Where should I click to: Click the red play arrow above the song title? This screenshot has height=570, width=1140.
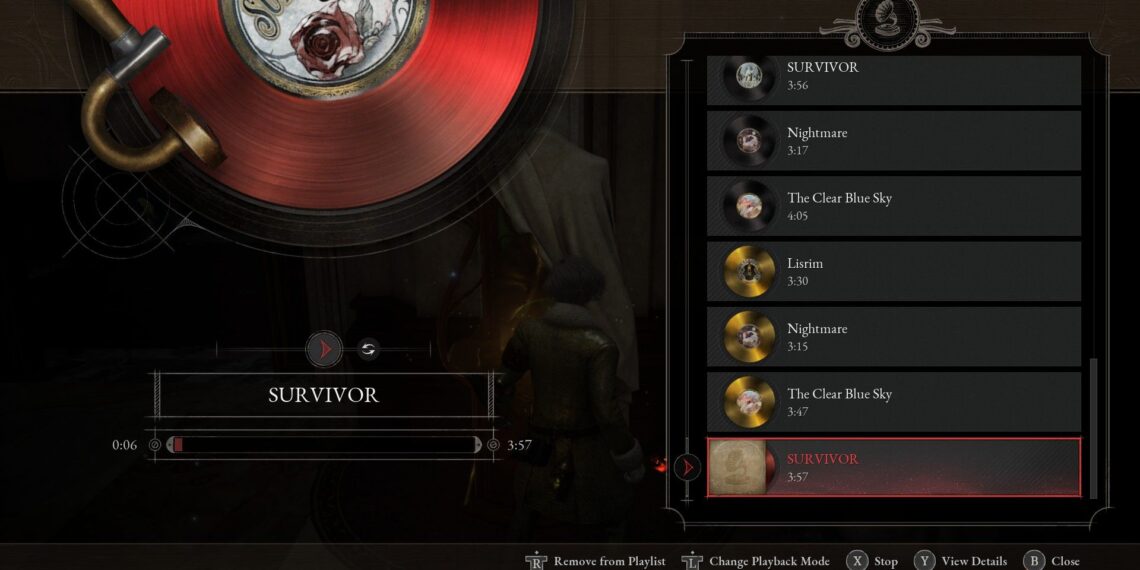pyautogui.click(x=323, y=349)
